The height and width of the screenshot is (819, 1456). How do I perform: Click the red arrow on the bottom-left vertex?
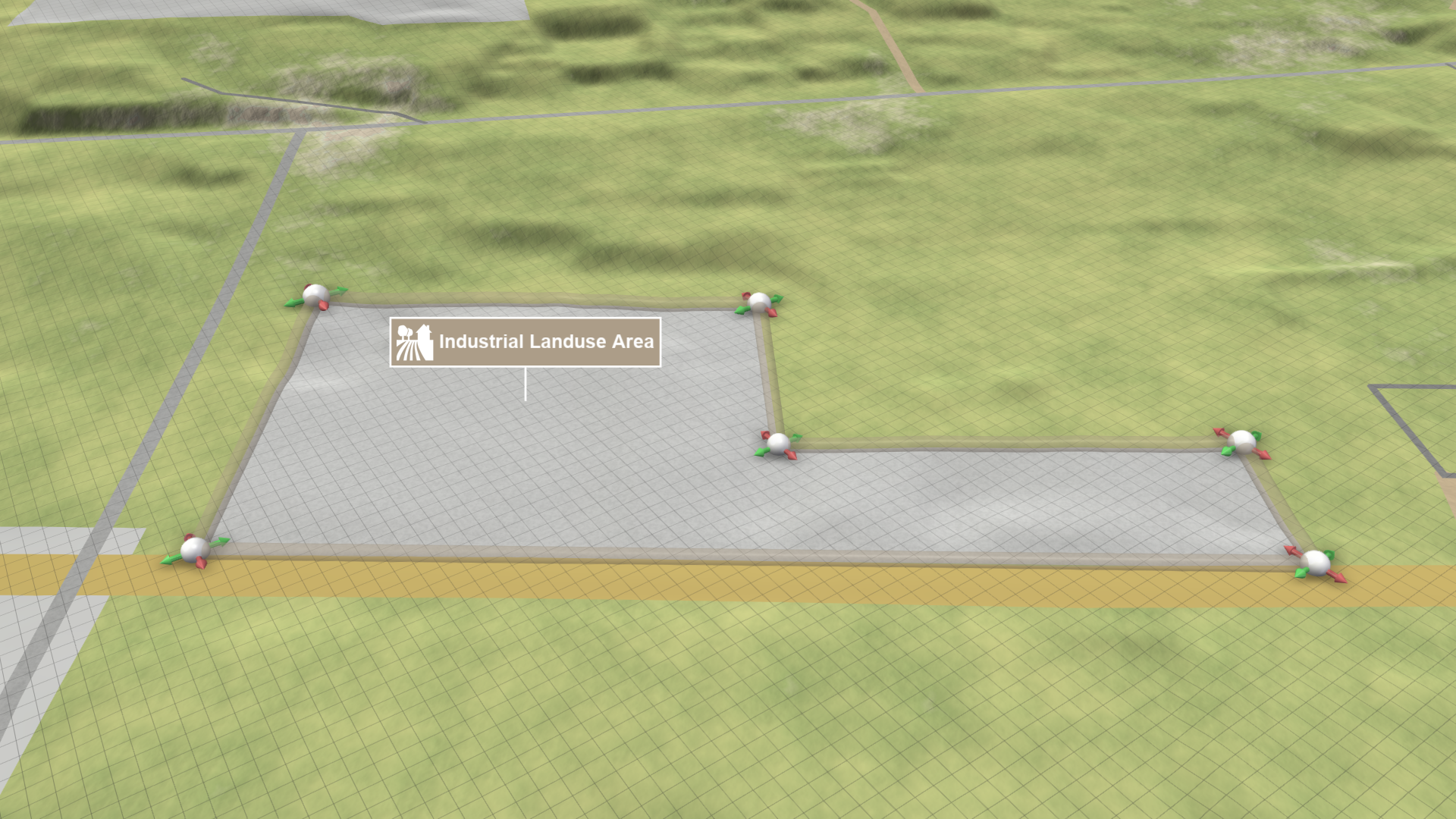[201, 564]
